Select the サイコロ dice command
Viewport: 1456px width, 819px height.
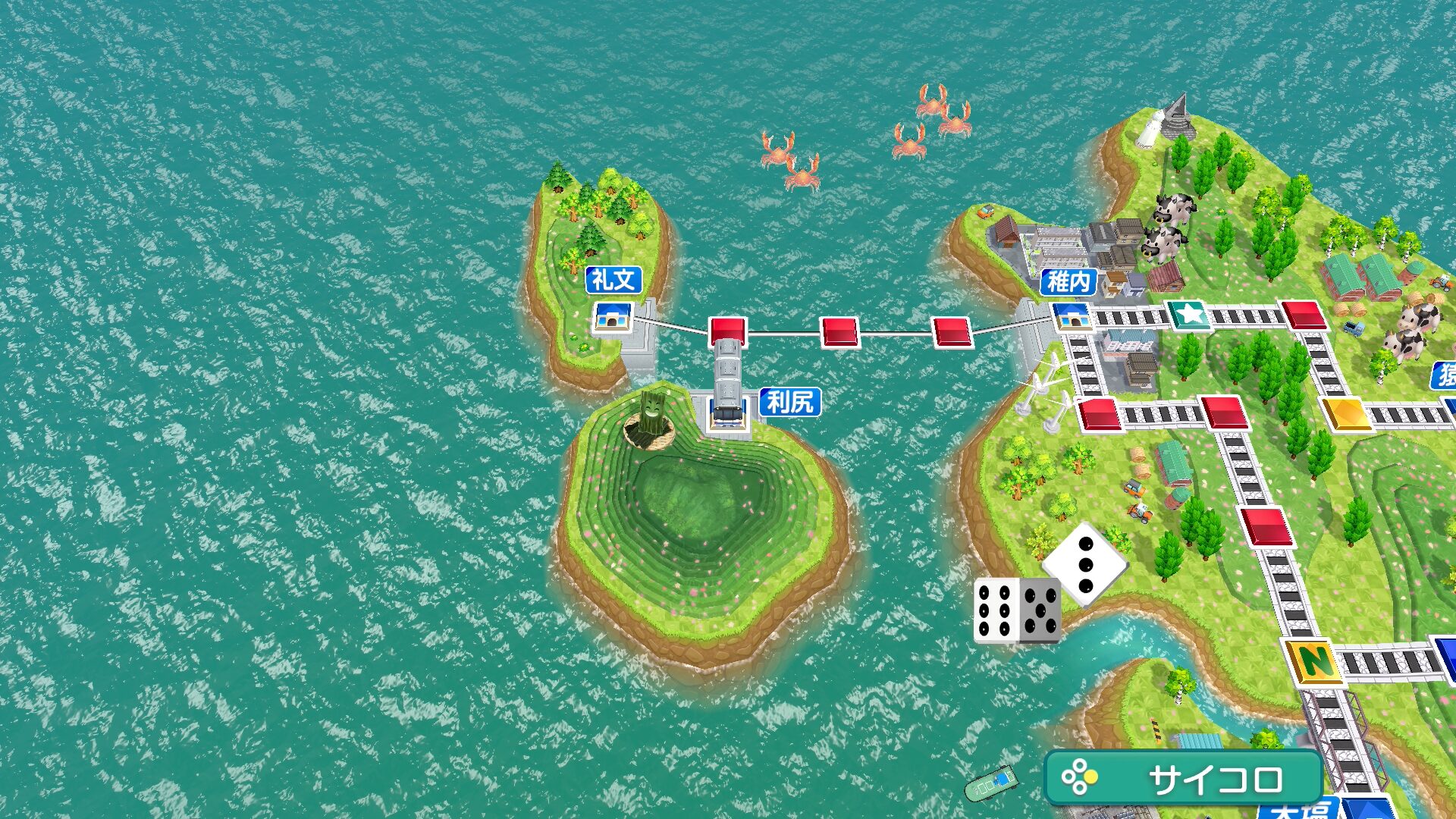(x=1183, y=778)
